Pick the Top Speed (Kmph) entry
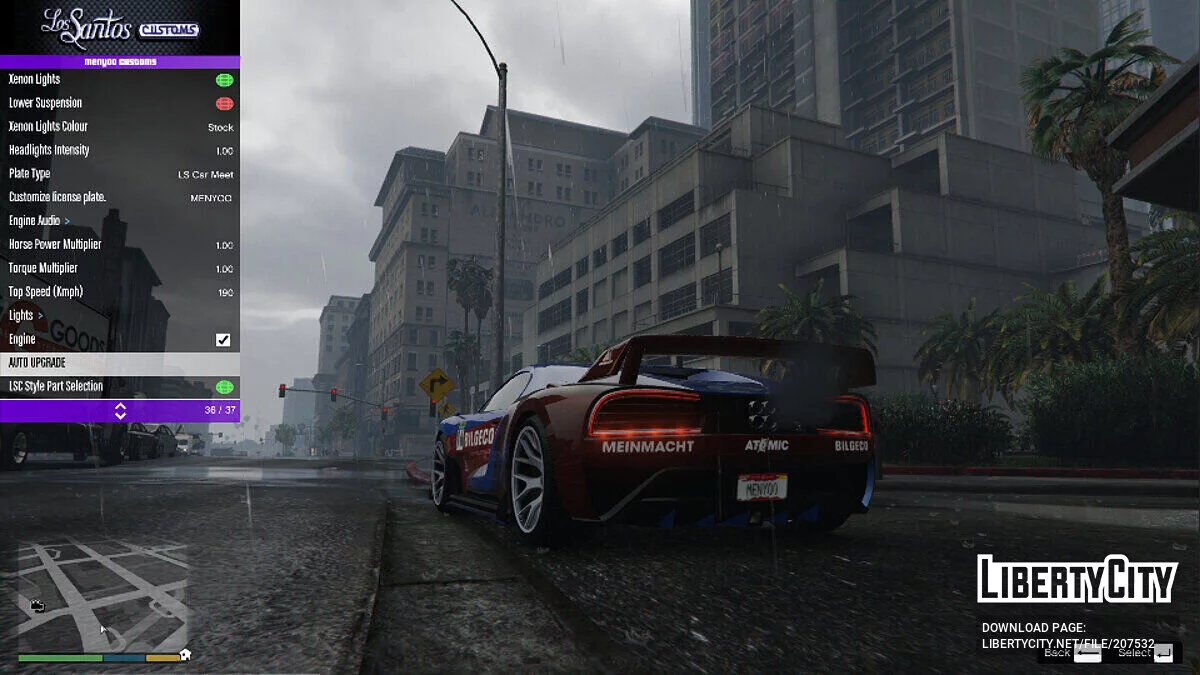Viewport: 1200px width, 675px height. [120, 292]
